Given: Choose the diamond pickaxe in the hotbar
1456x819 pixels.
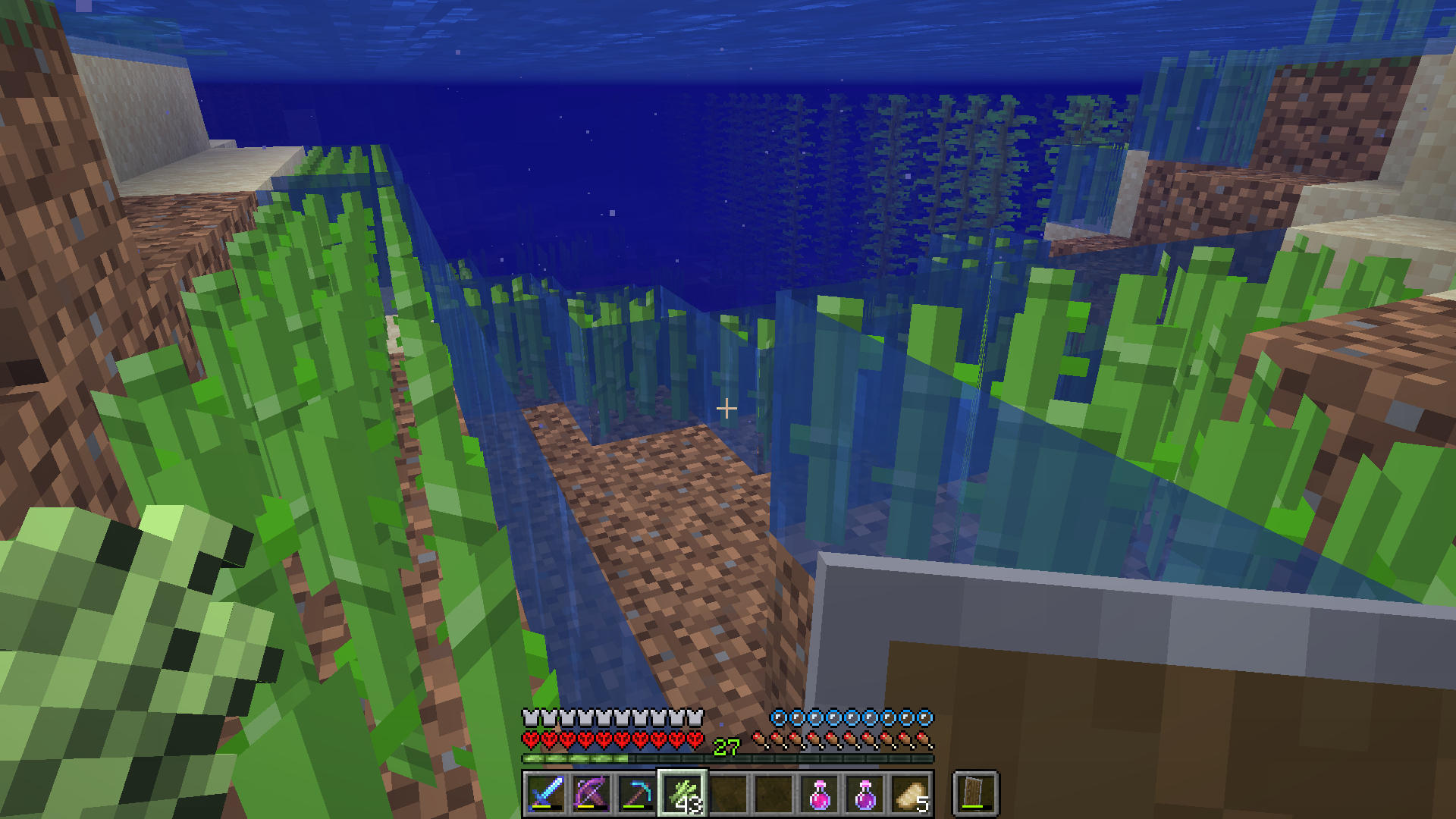Looking at the screenshot, I should pyautogui.click(x=637, y=794).
